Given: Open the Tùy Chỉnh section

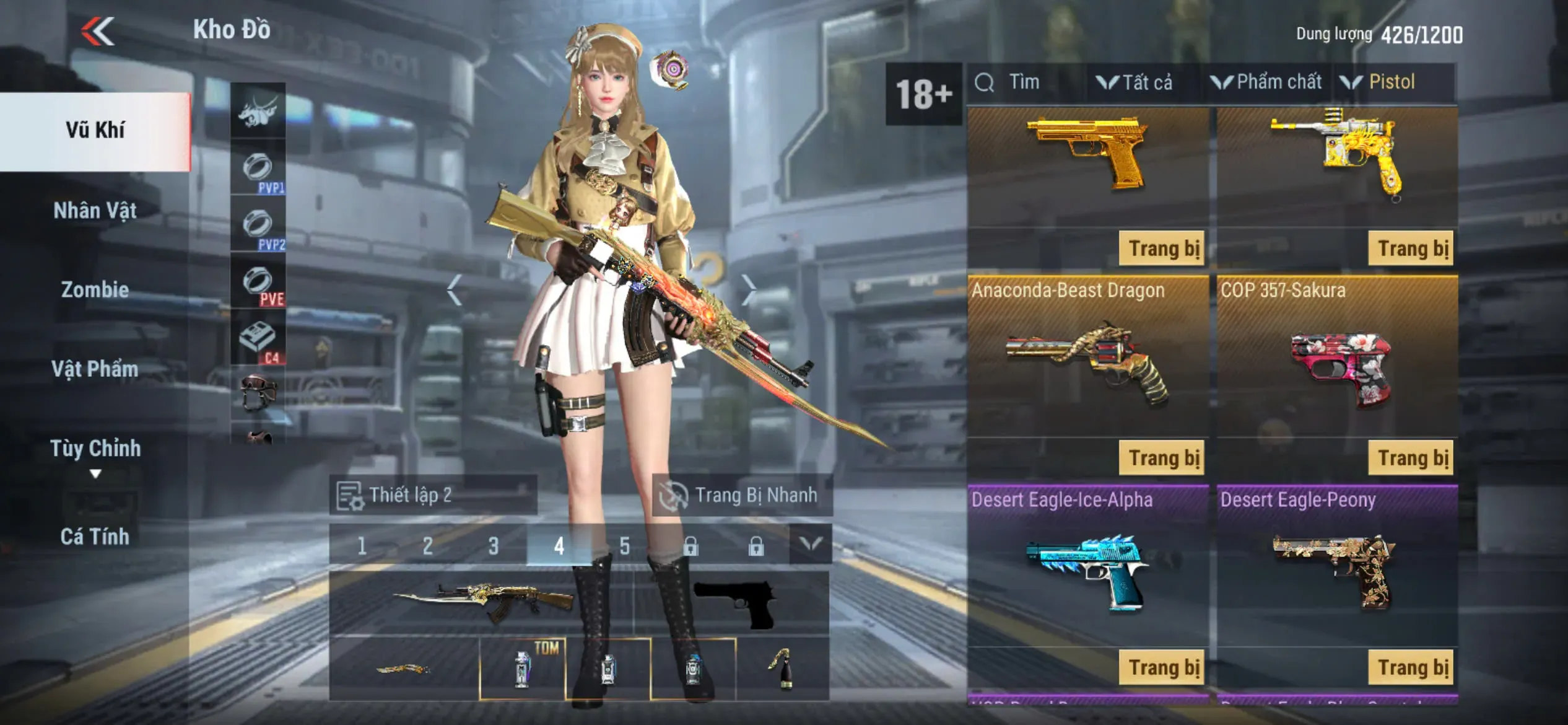Looking at the screenshot, I should 95,449.
